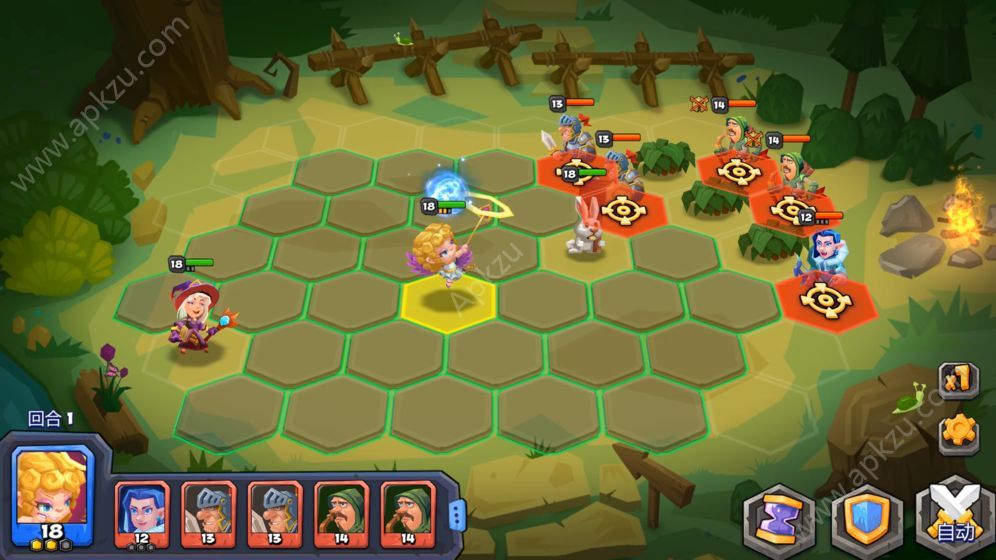996x560 pixels.
Task: Toggle the x1 battle speed button
Action: click(957, 381)
